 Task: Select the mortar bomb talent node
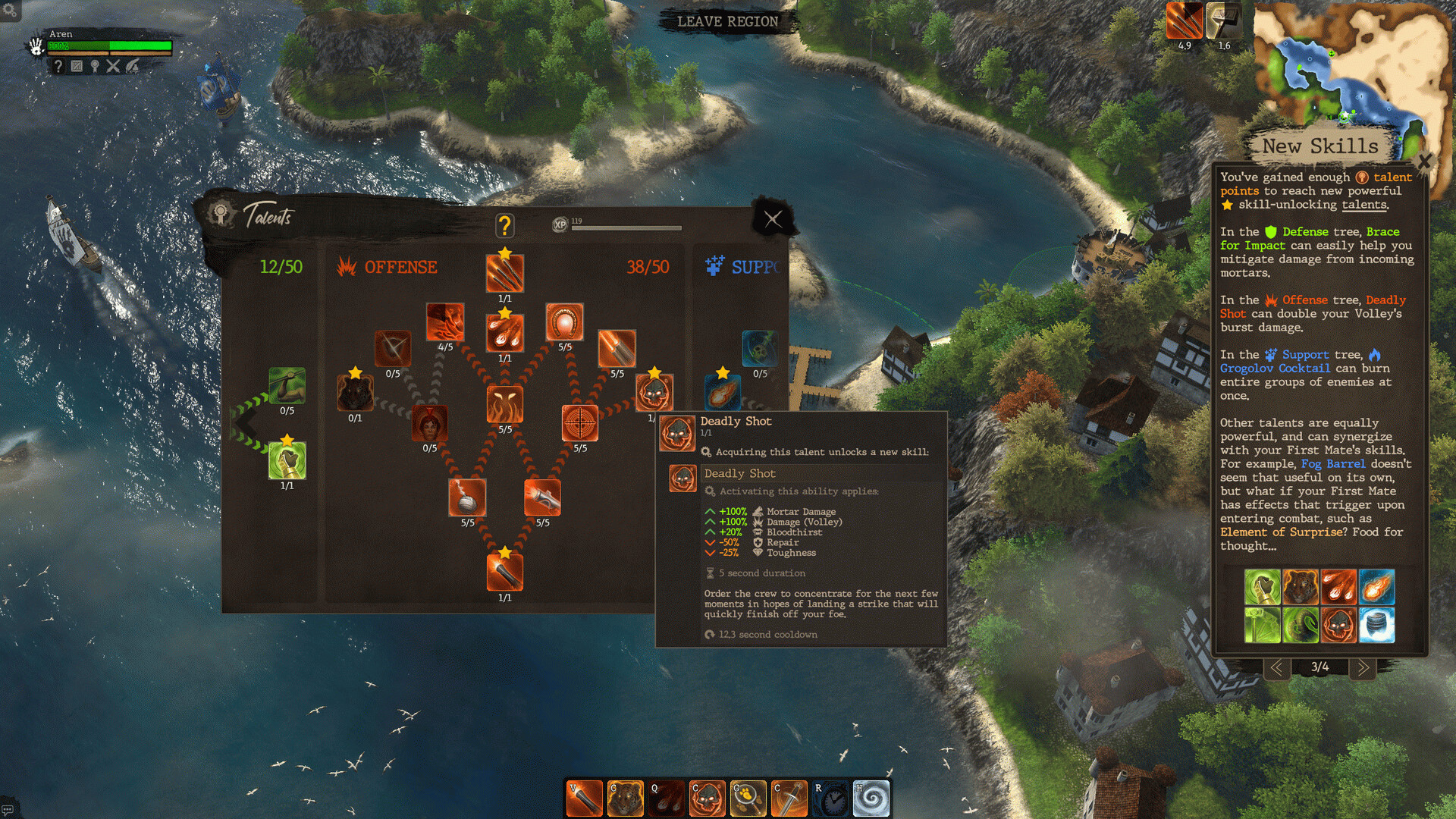click(467, 497)
